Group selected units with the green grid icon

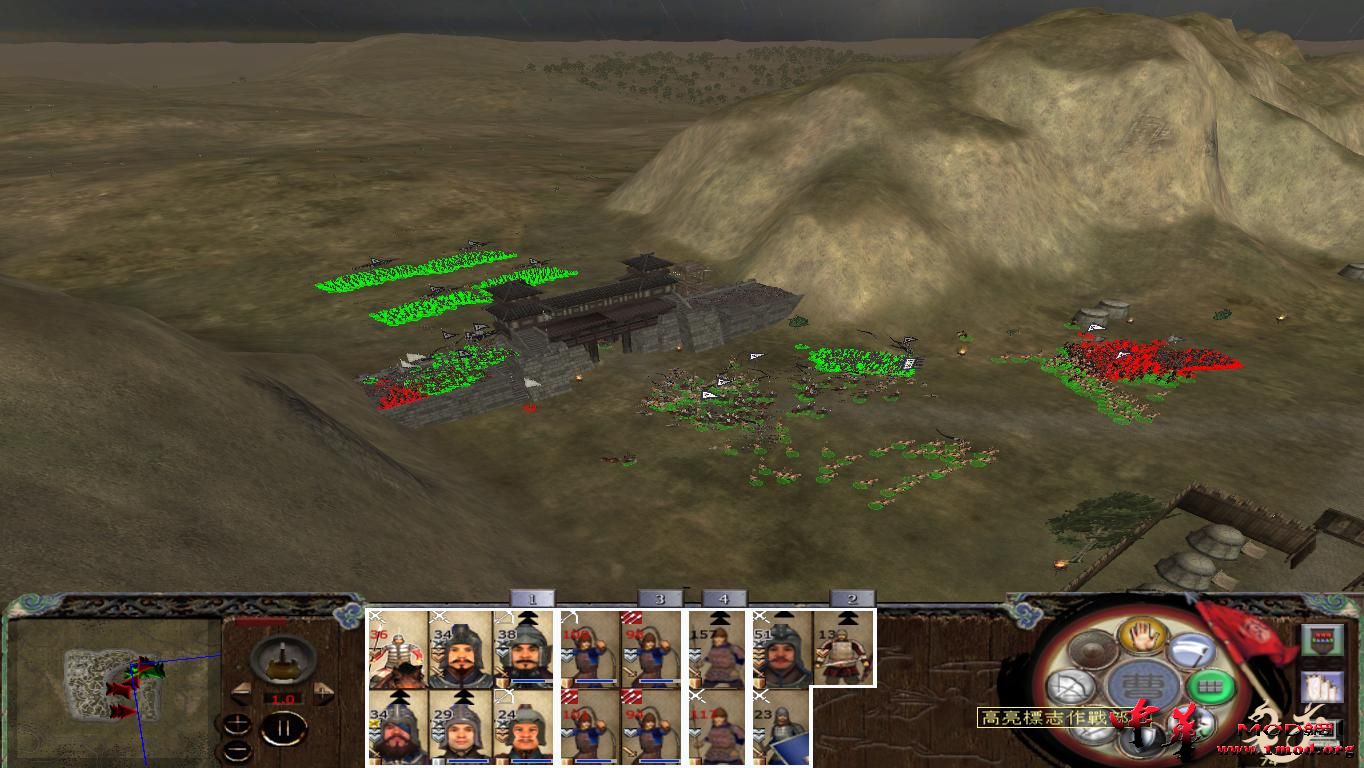point(1209,686)
